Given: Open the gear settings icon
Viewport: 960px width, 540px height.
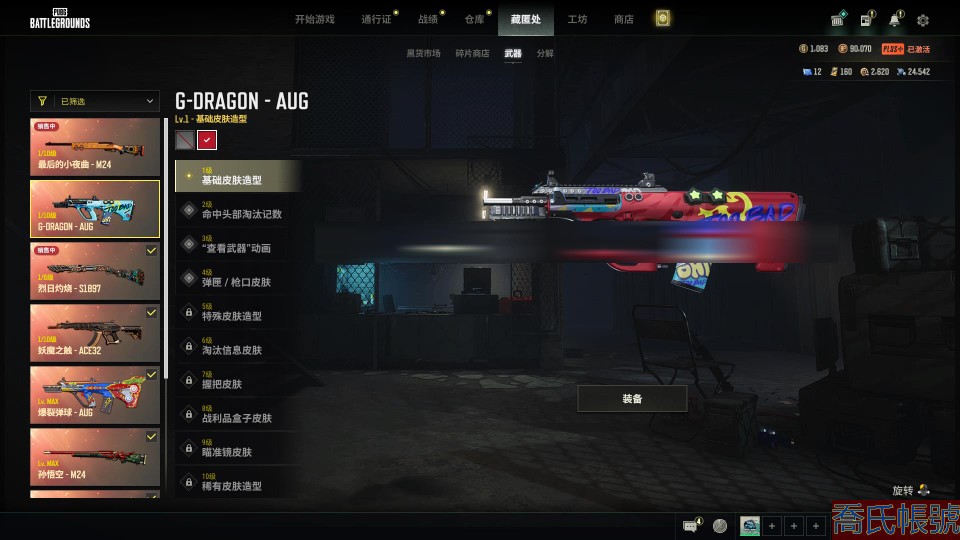Looking at the screenshot, I should point(922,20).
